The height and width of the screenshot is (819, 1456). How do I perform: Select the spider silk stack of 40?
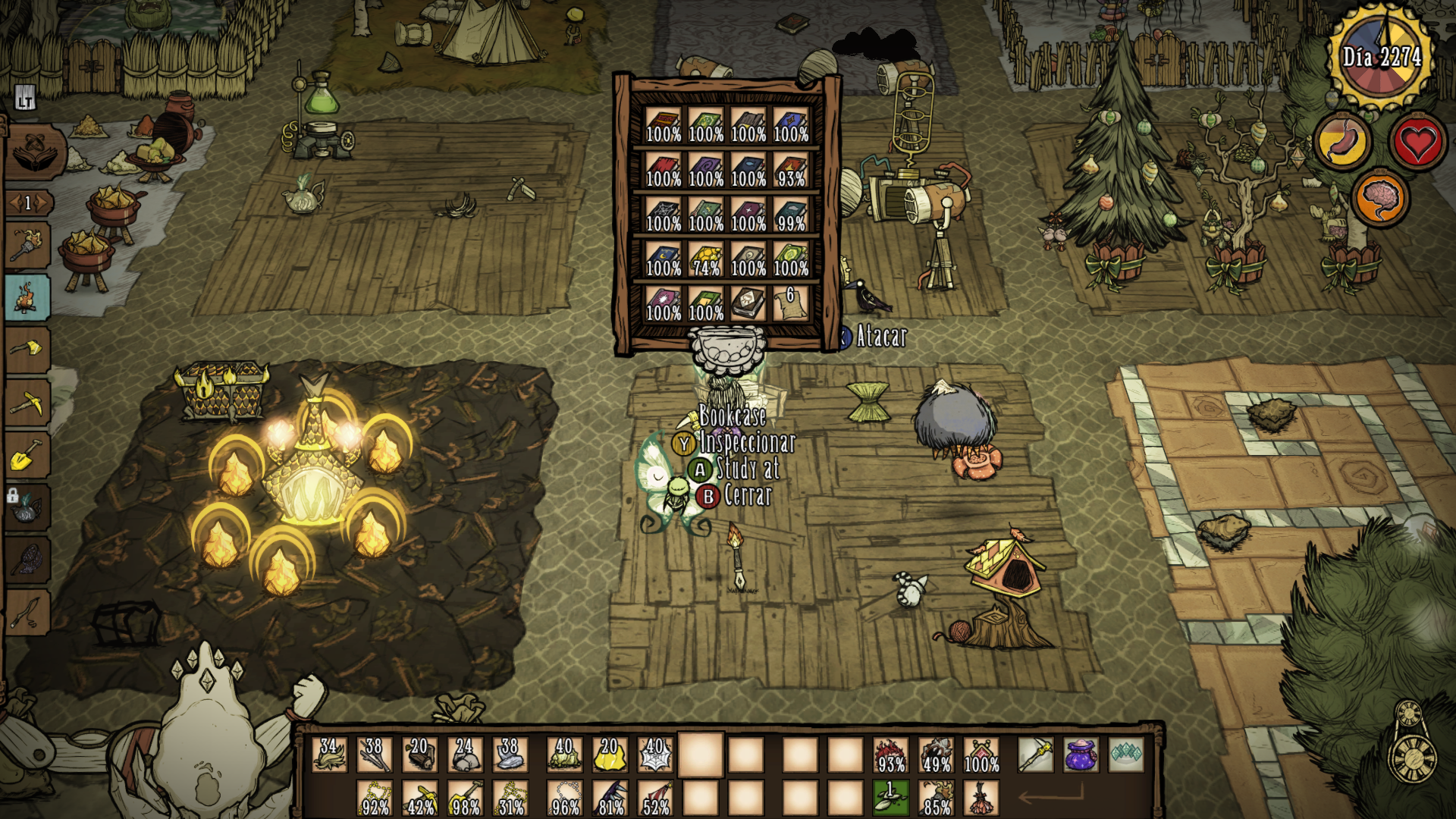pyautogui.click(x=655, y=755)
